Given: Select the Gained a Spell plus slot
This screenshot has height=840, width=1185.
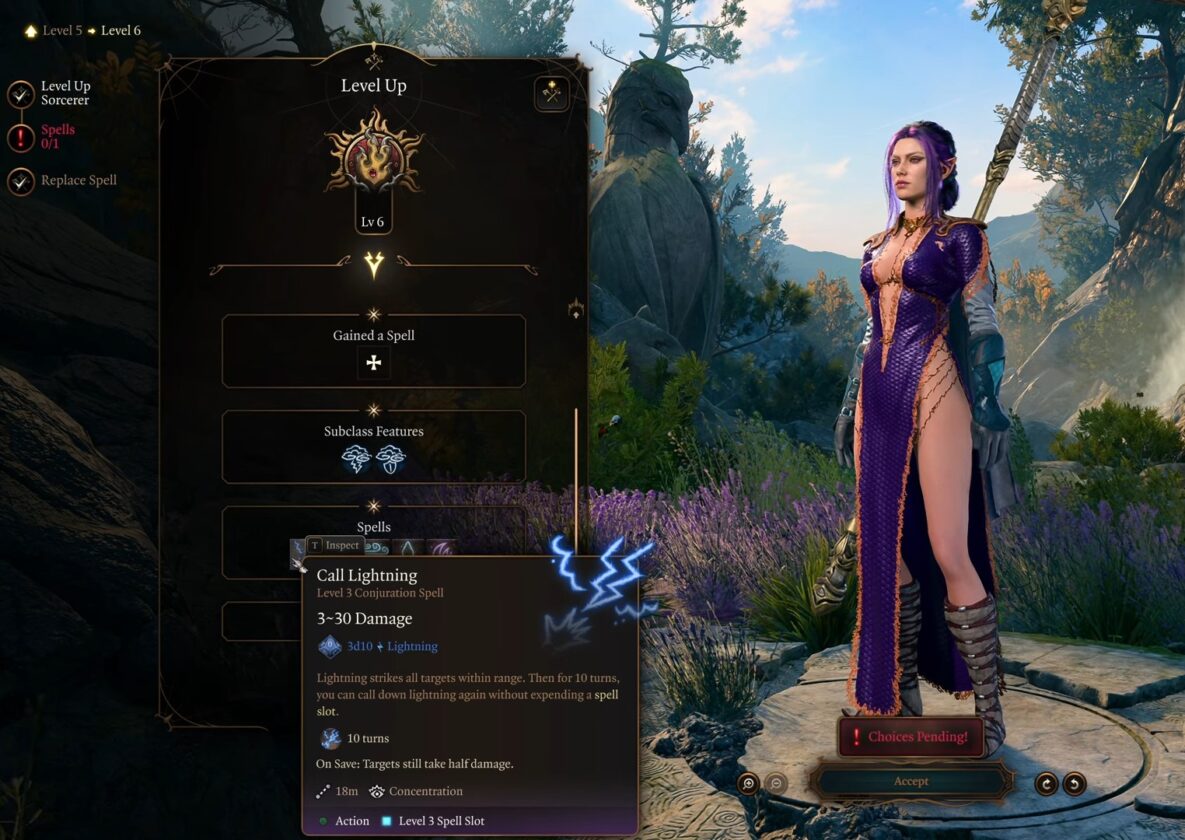Looking at the screenshot, I should (373, 363).
